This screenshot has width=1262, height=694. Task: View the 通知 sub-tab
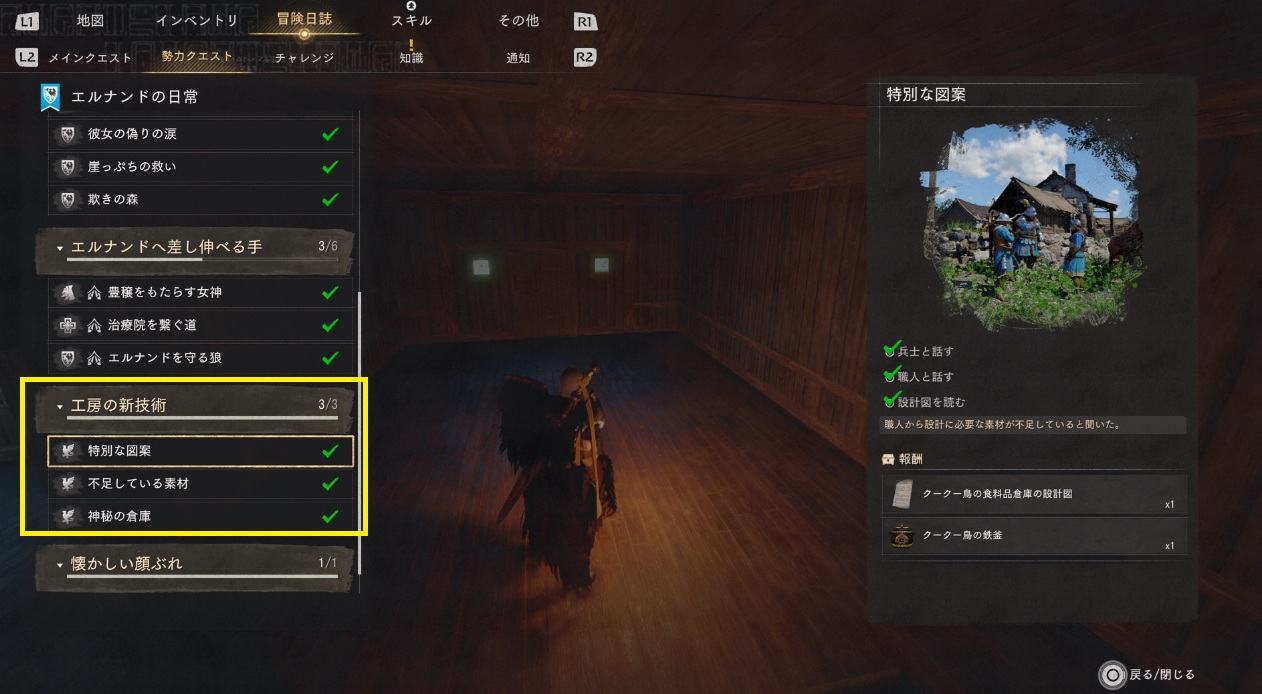click(518, 58)
